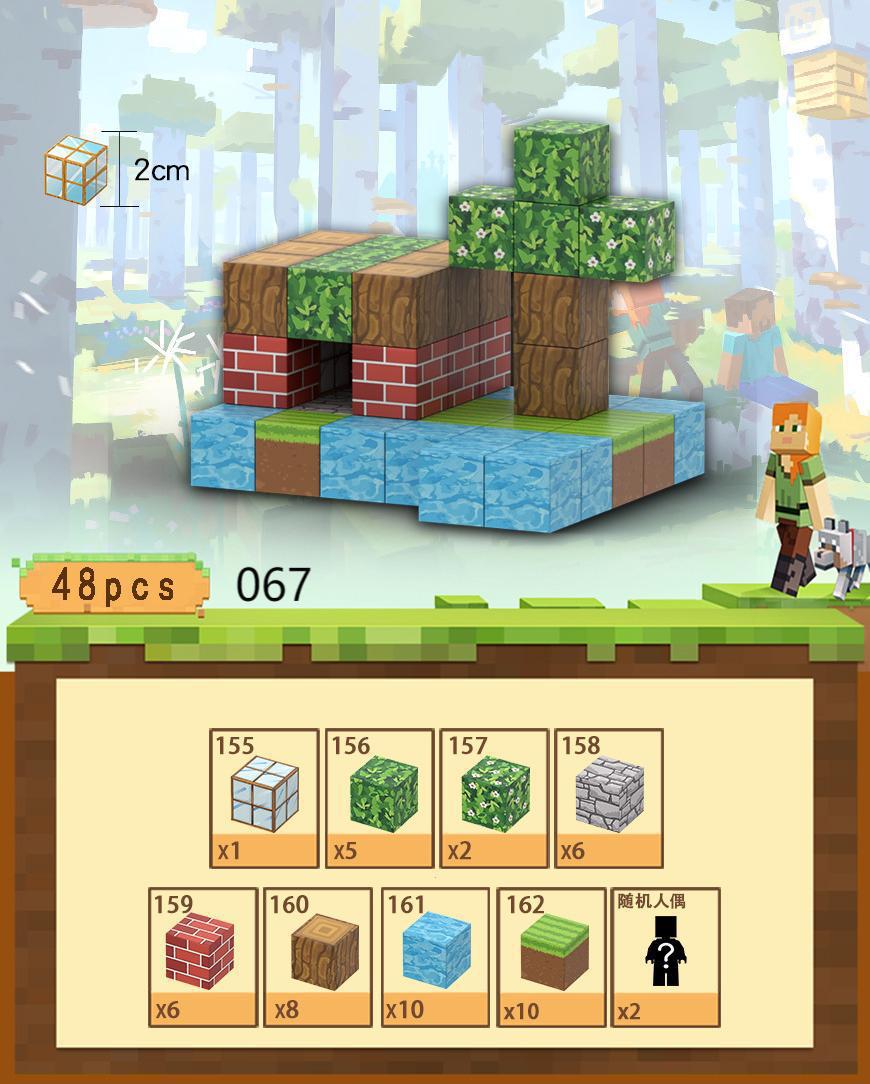The height and width of the screenshot is (1084, 870).
Task: Choose the red brick block slot 159
Action: tap(202, 956)
